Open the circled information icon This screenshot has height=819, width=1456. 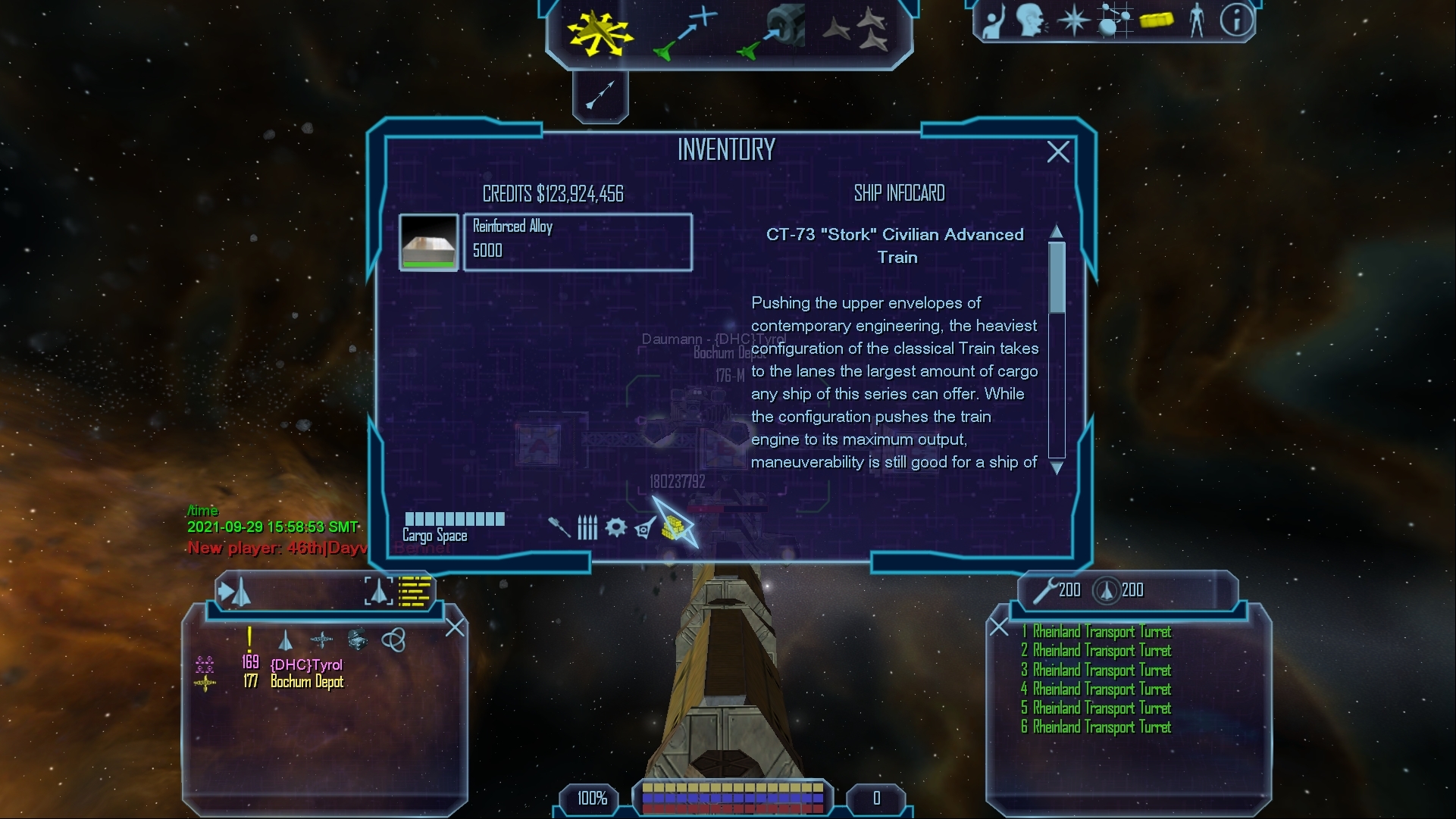tap(1235, 20)
